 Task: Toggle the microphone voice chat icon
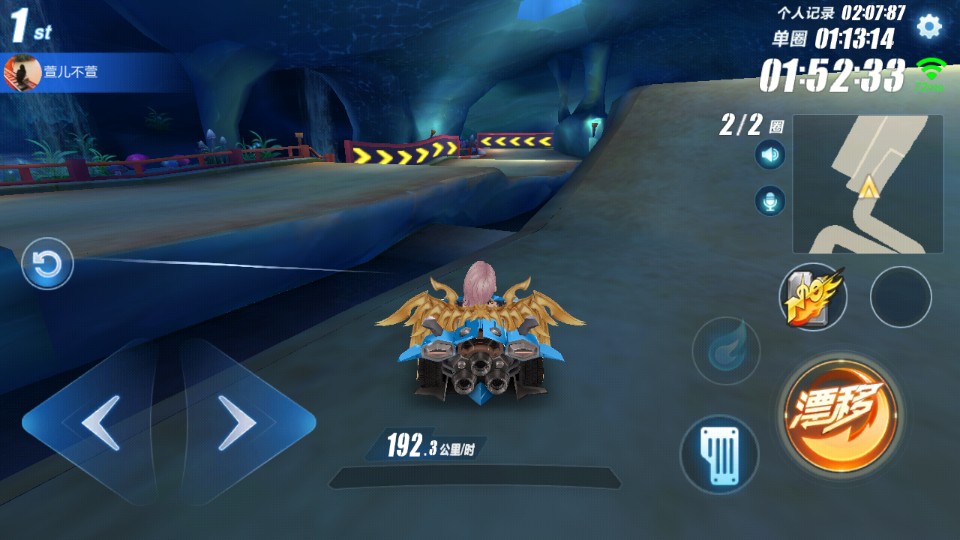coord(770,201)
